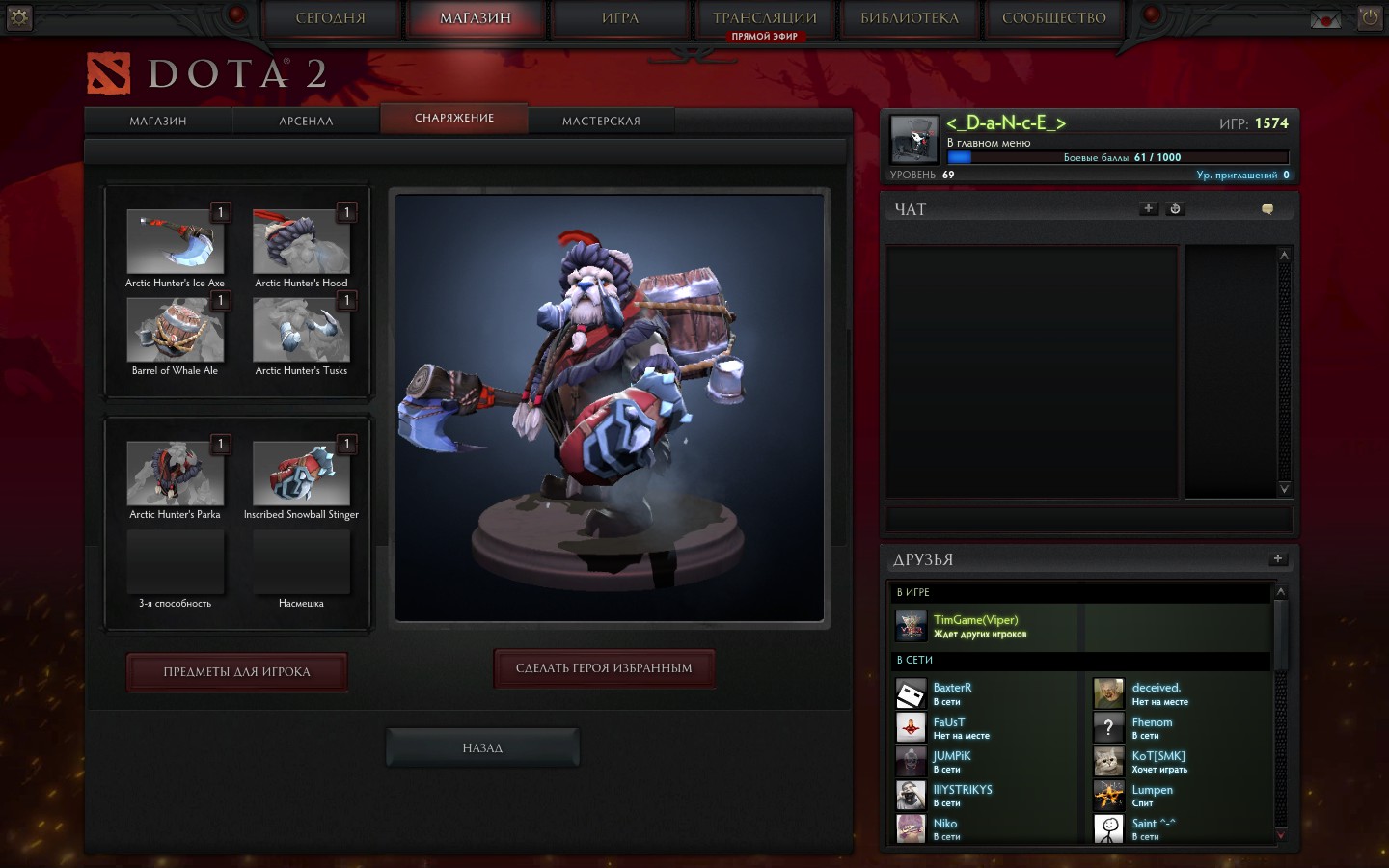
Task: Open the Сообщество menu
Action: 1053,18
